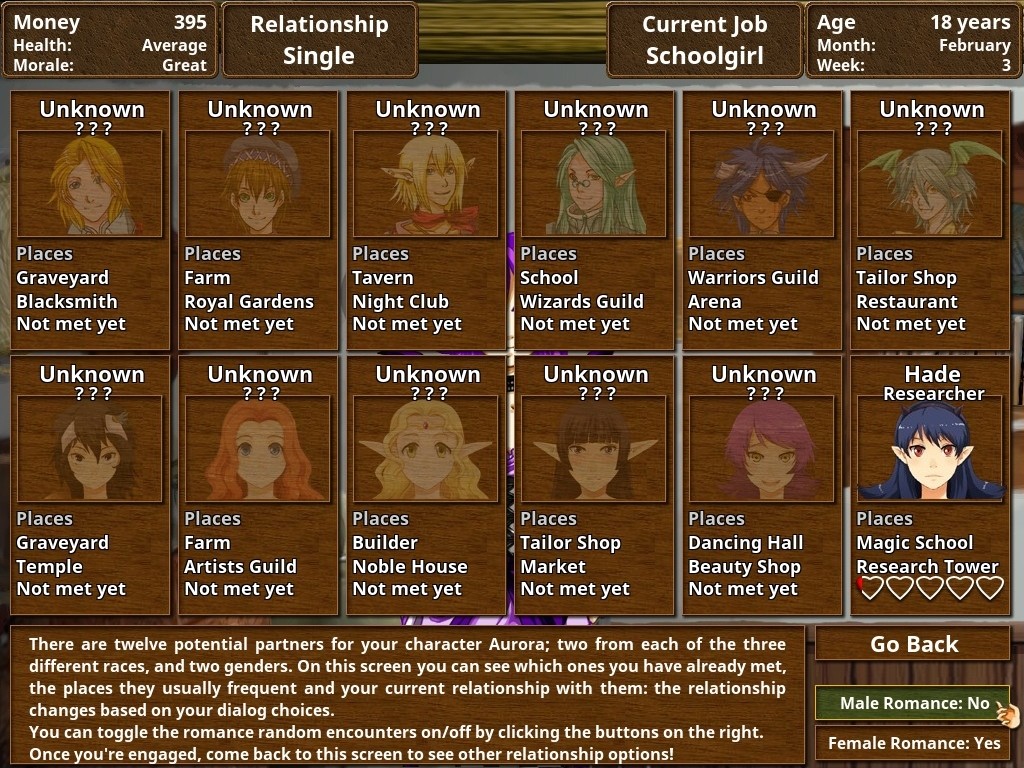Select the unknown partner at Graveyard and Temple

[90, 450]
